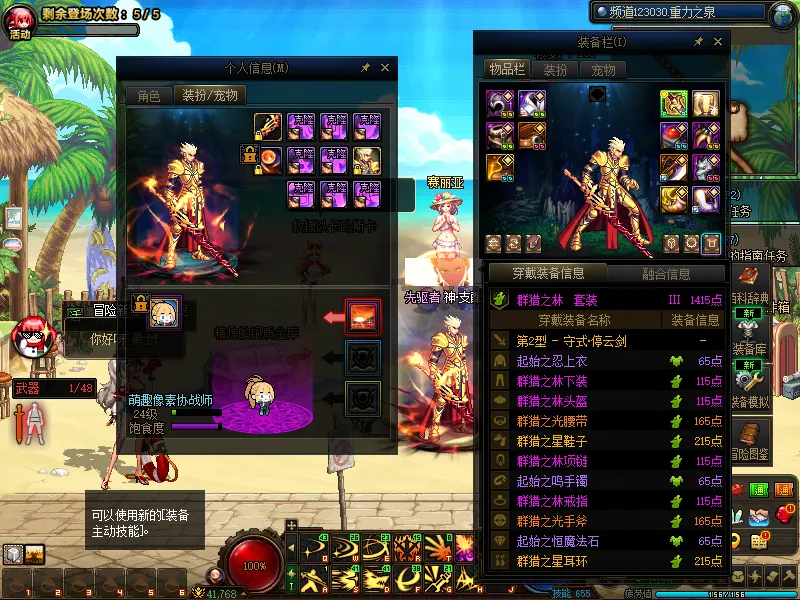
Task: Select the 装扮/宠物 tab
Action: [209, 96]
